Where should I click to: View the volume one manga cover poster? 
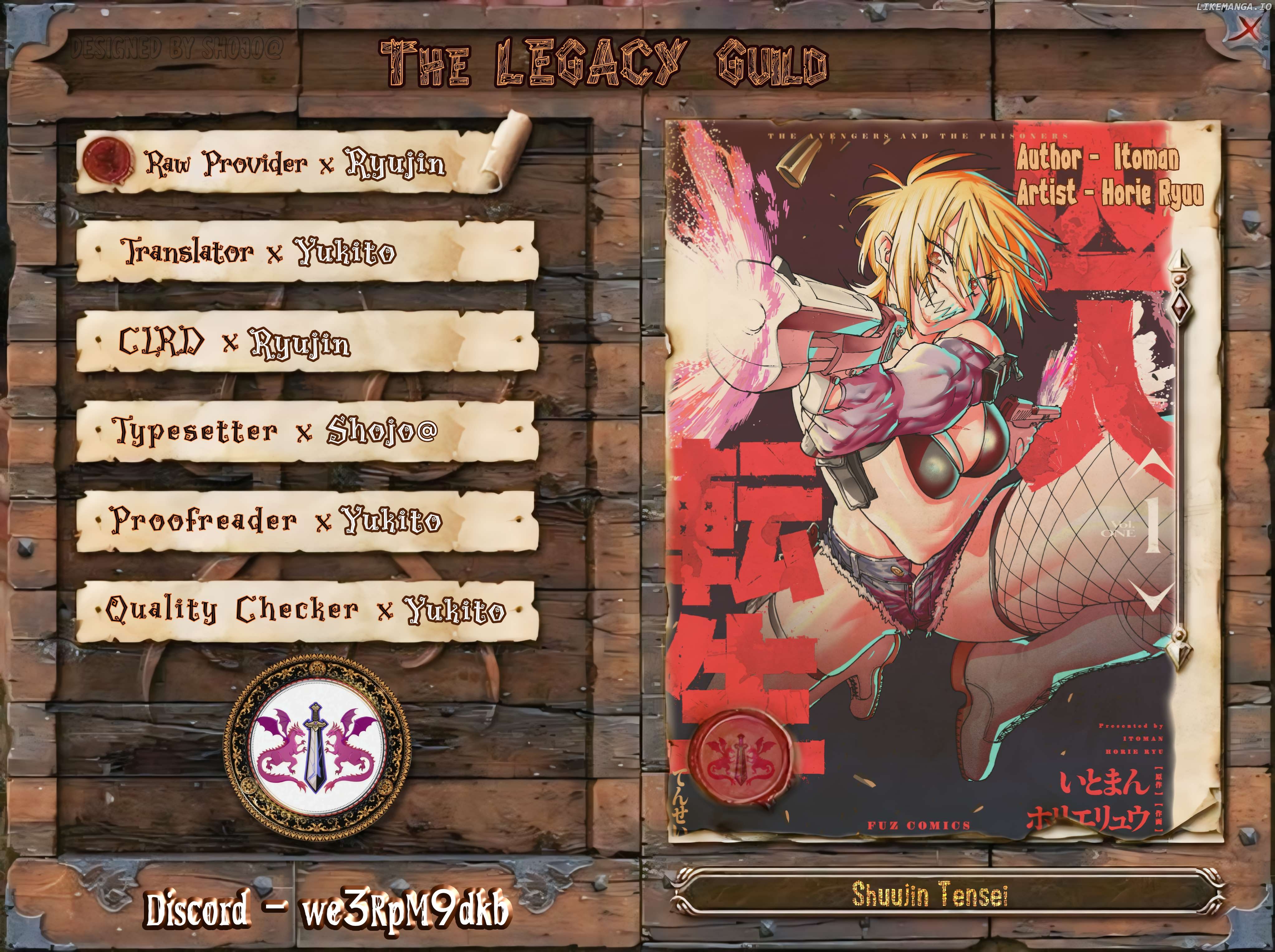[943, 461]
